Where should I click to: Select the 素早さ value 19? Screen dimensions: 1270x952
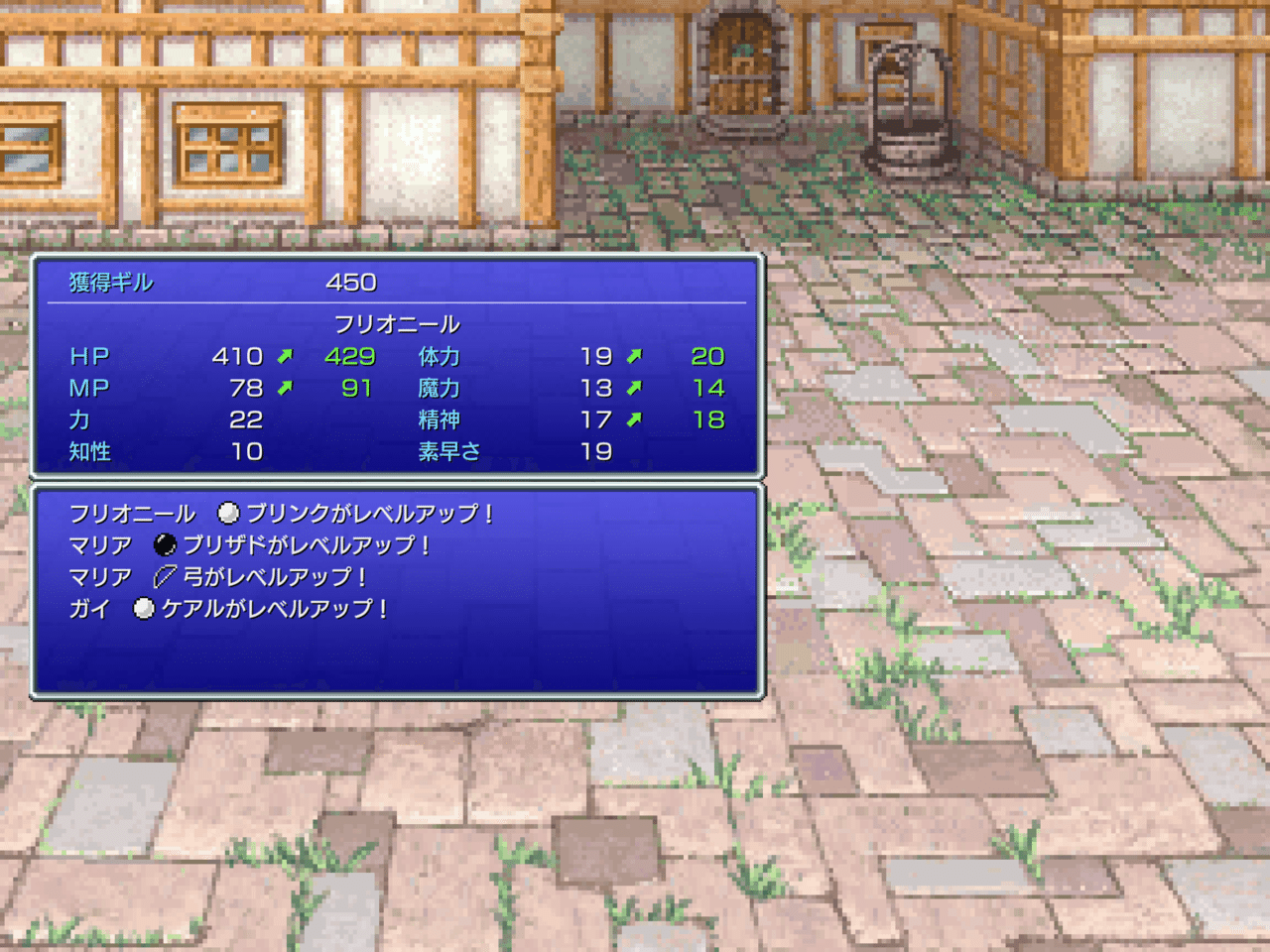(x=599, y=451)
